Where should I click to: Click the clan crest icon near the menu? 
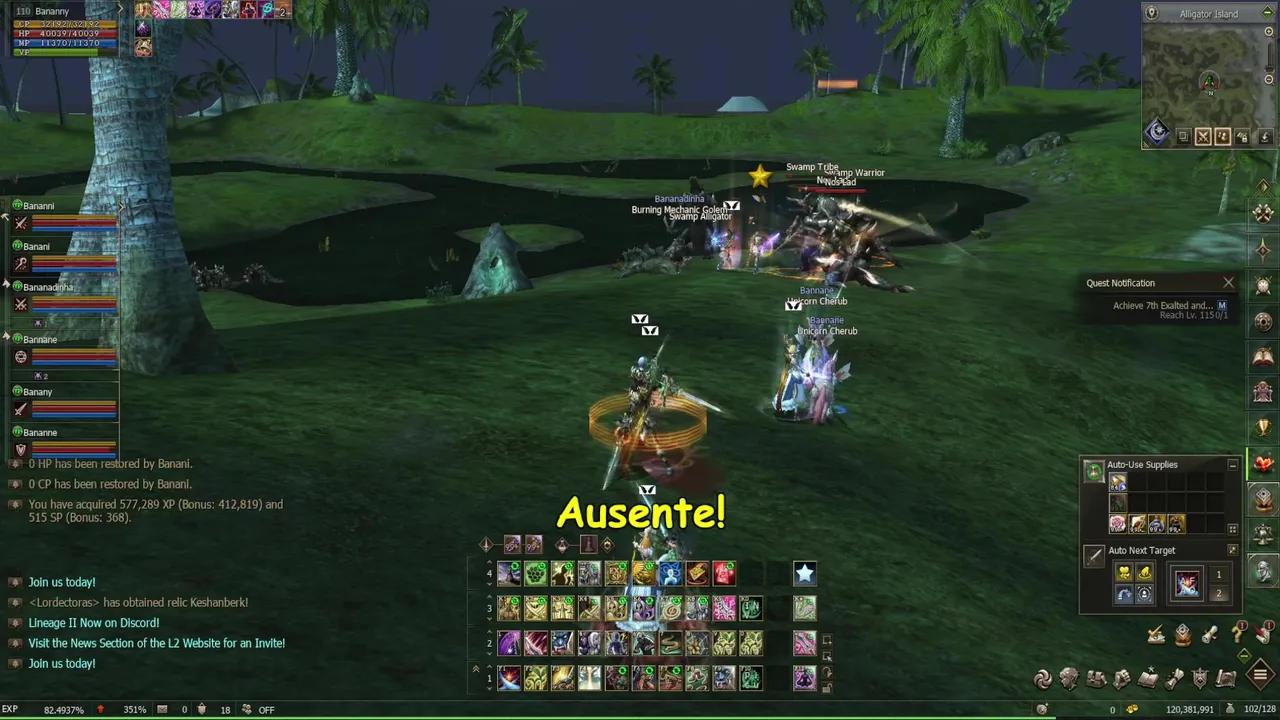tap(1199, 678)
